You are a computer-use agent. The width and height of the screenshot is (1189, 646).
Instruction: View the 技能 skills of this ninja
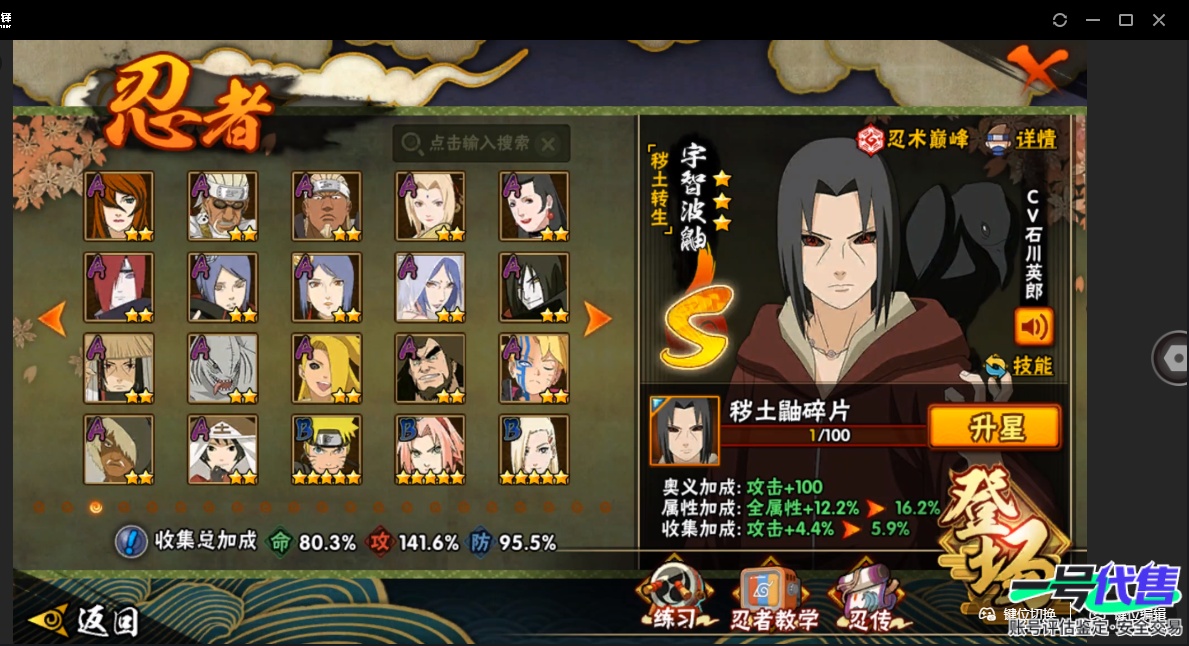click(1020, 366)
